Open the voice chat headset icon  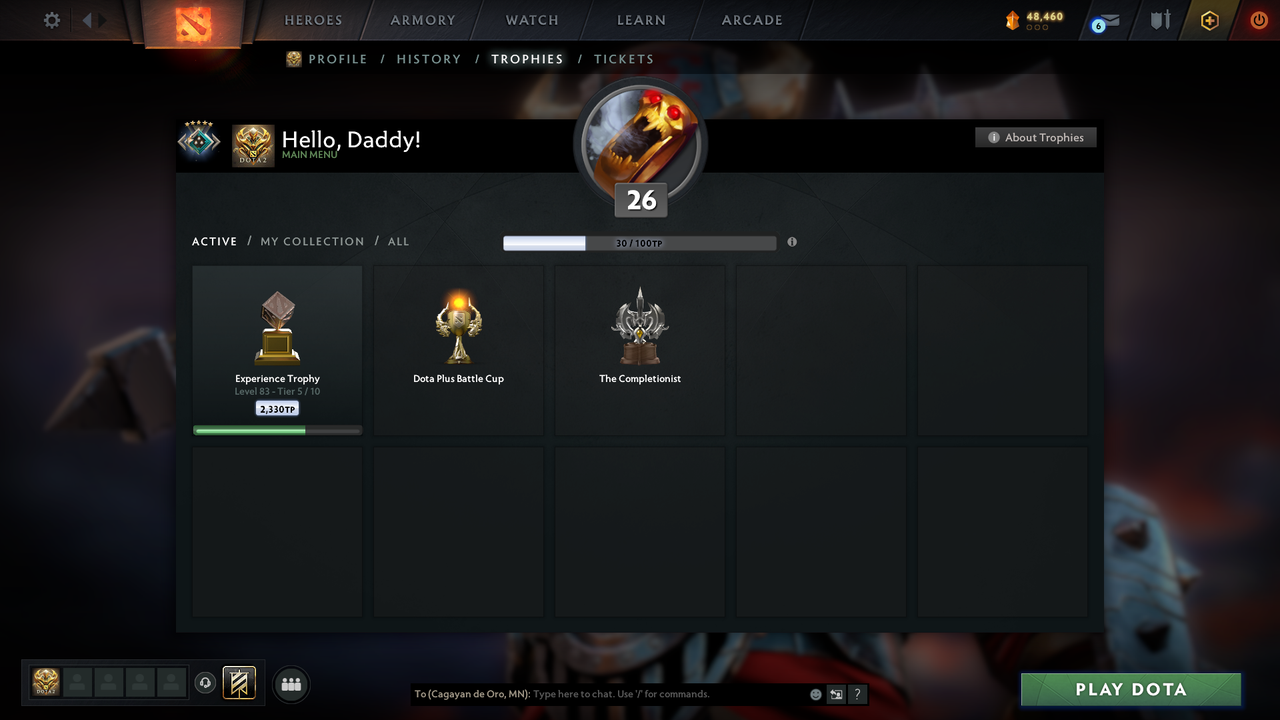coord(206,683)
